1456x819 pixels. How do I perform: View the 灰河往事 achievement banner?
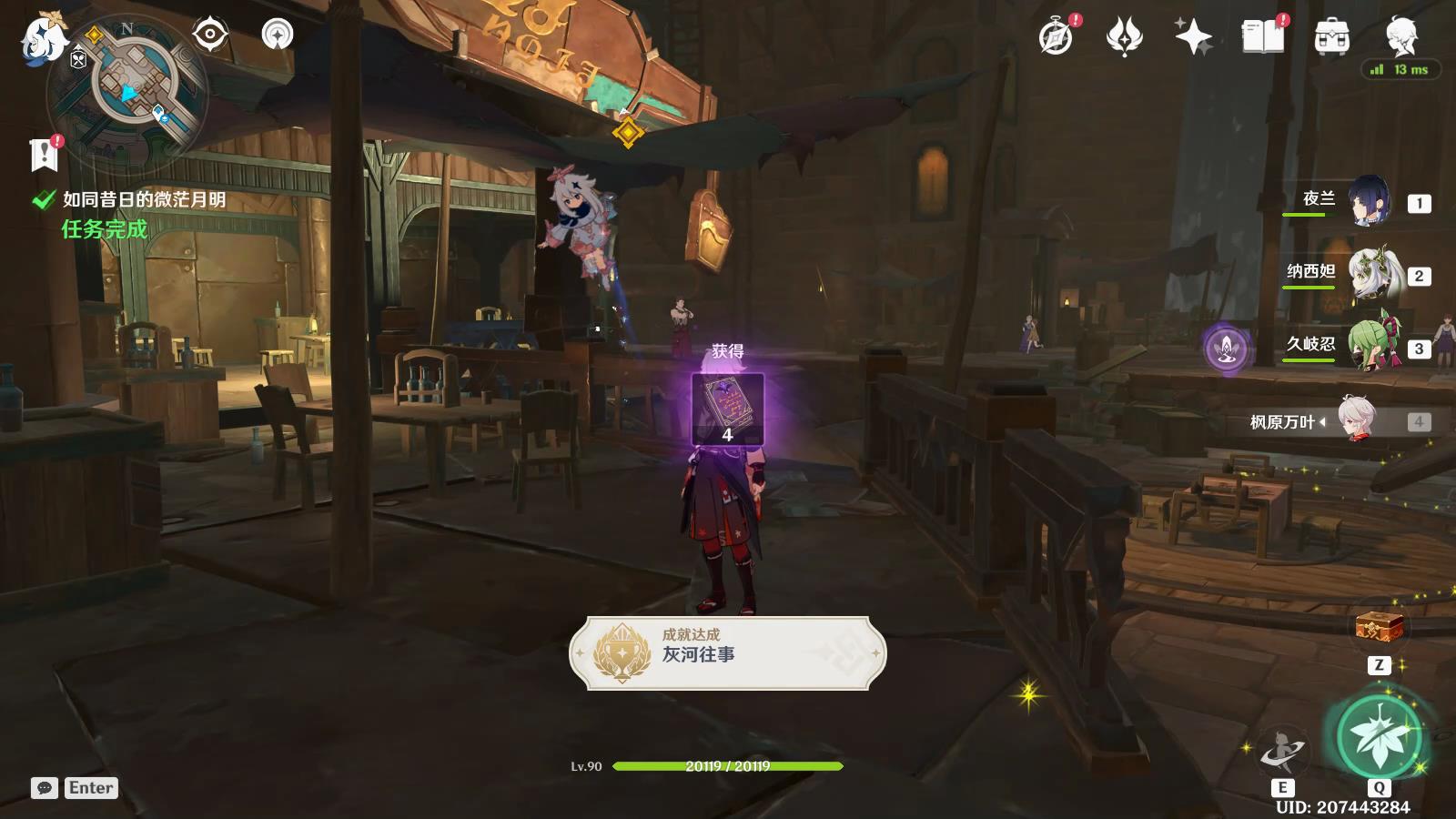727,652
